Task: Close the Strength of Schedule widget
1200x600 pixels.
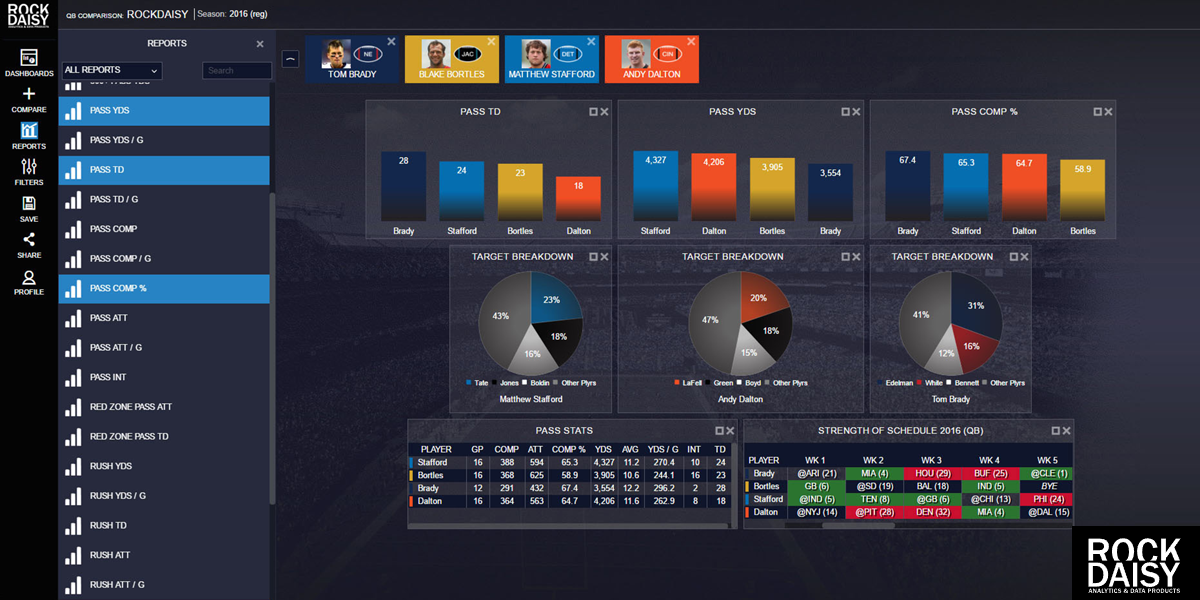Action: (1065, 431)
